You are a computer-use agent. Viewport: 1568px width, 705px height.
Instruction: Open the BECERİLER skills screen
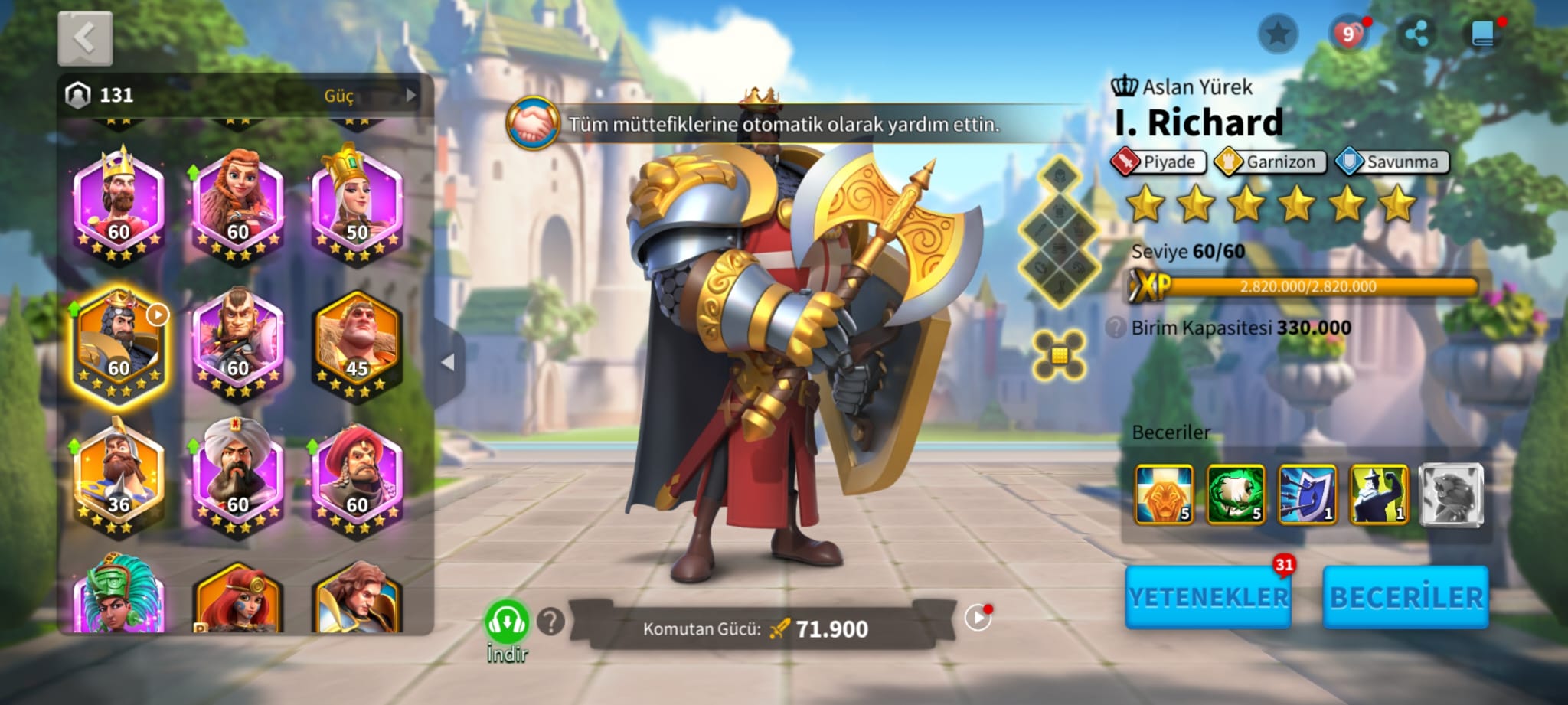(x=1406, y=598)
